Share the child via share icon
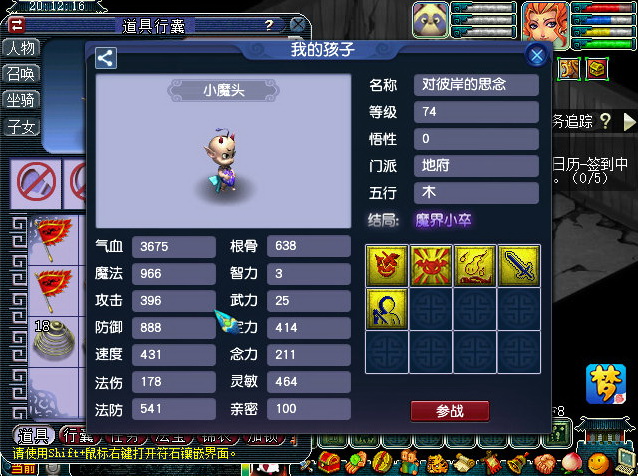 click(x=106, y=59)
